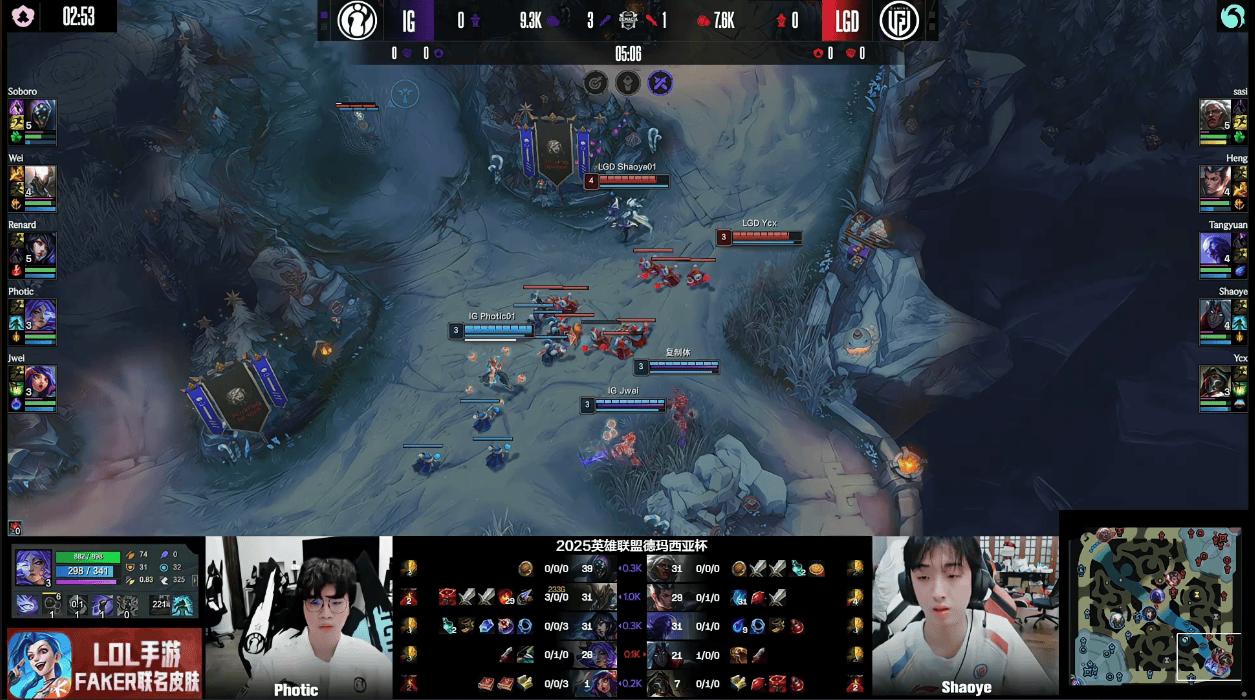Select Shaoye's champion portrait in the sidebar
The width and height of the screenshot is (1255, 700).
[x=1214, y=315]
